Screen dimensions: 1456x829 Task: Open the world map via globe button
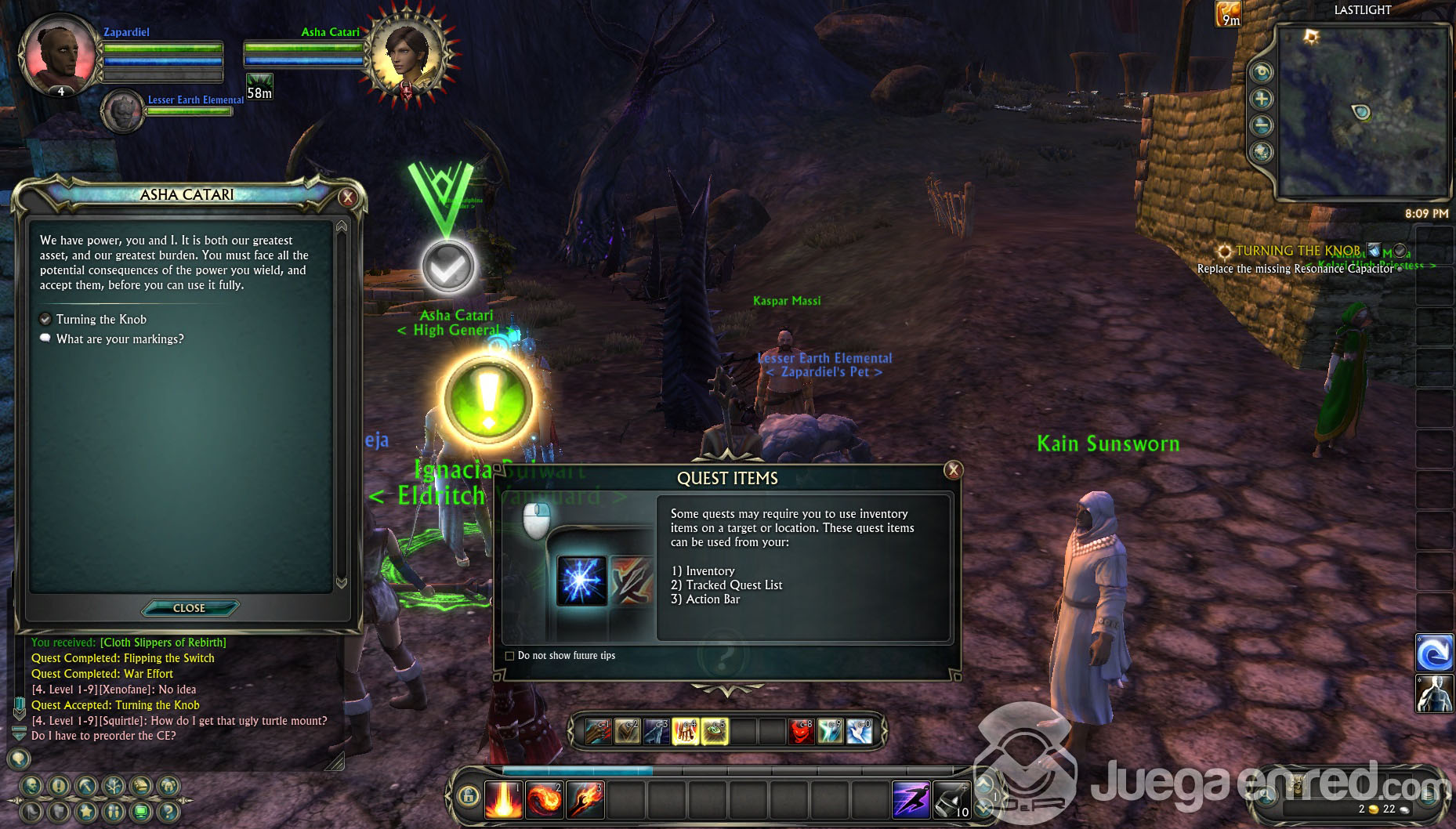[1262, 151]
